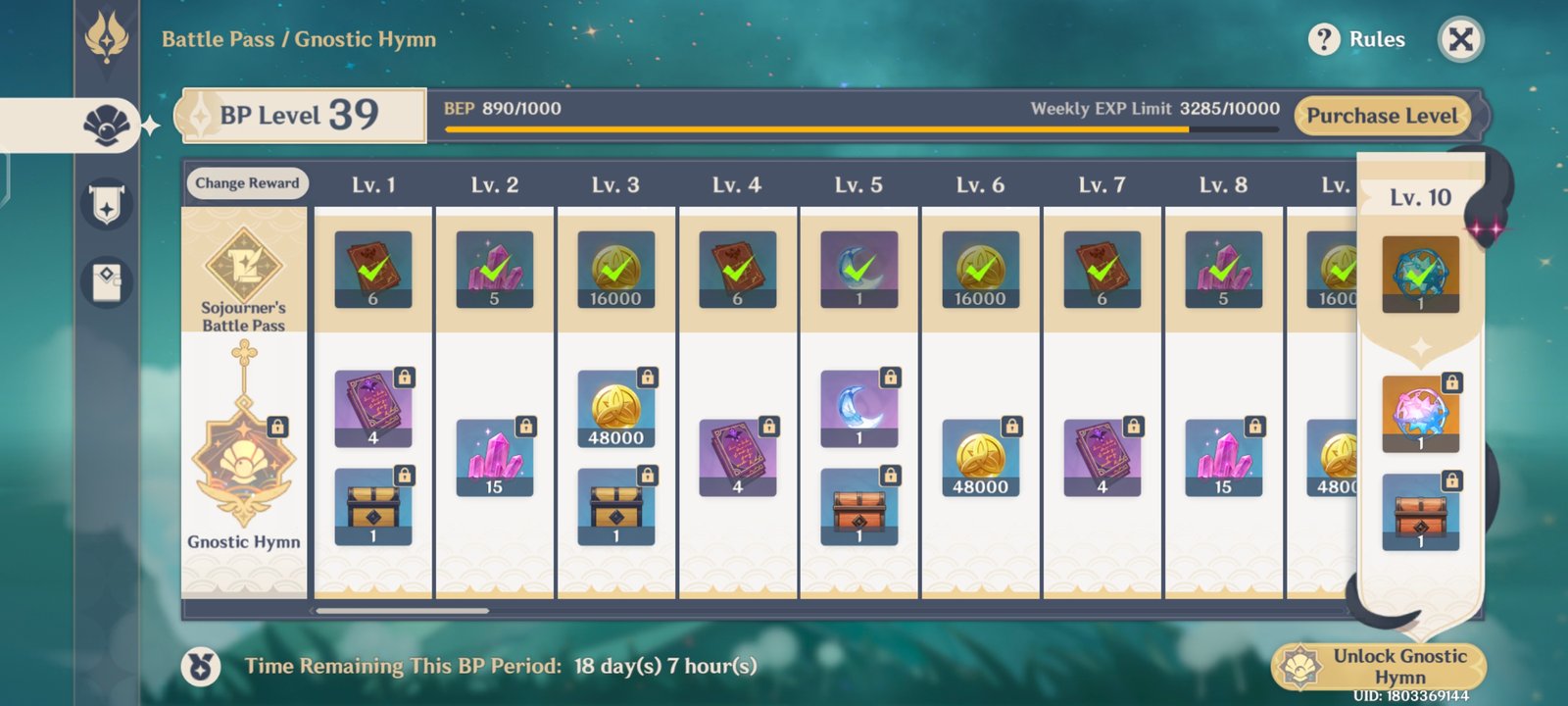
Task: Close the Battle Pass screen
Action: pyautogui.click(x=1460, y=39)
